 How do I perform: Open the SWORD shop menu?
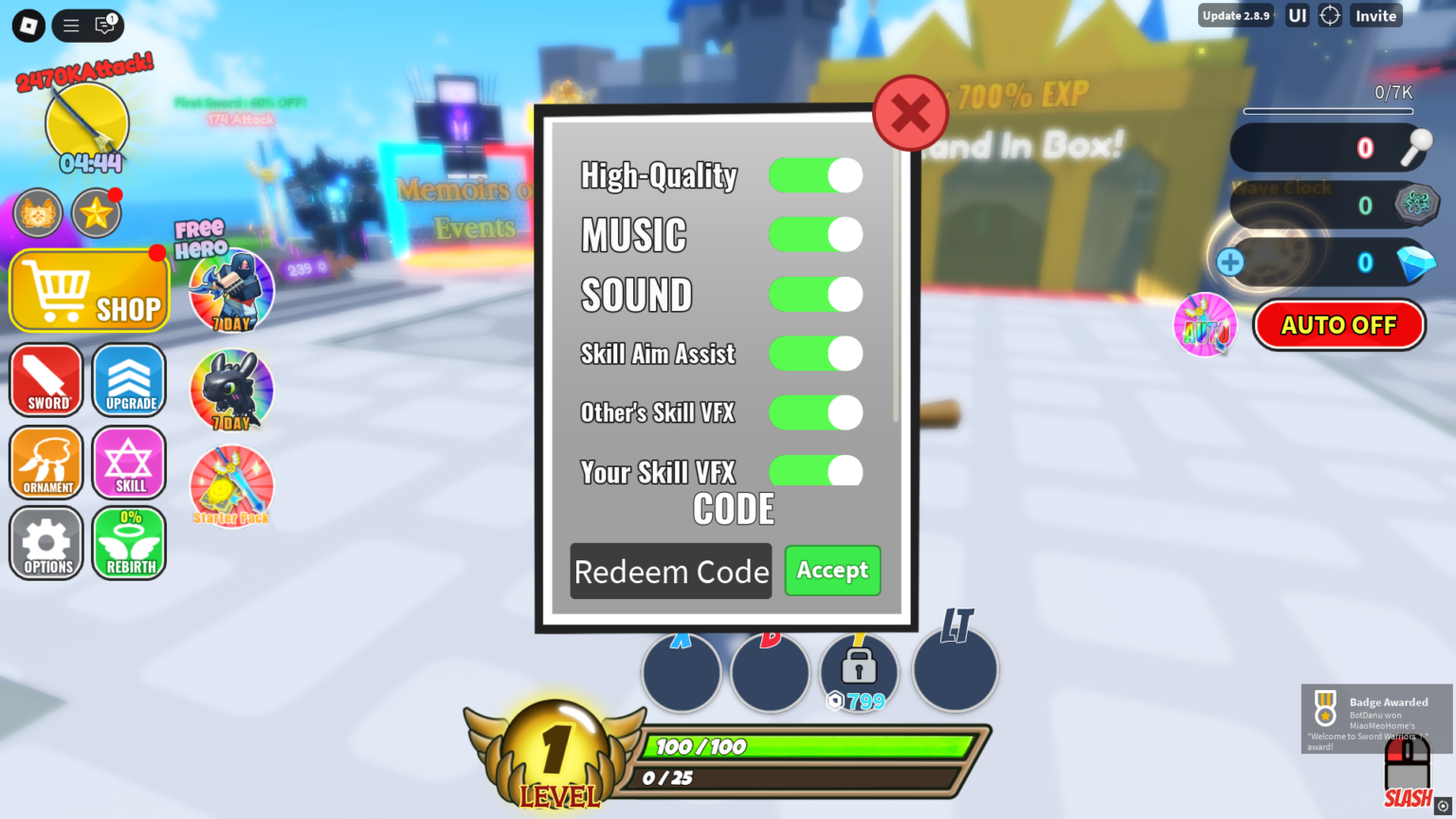coord(45,380)
